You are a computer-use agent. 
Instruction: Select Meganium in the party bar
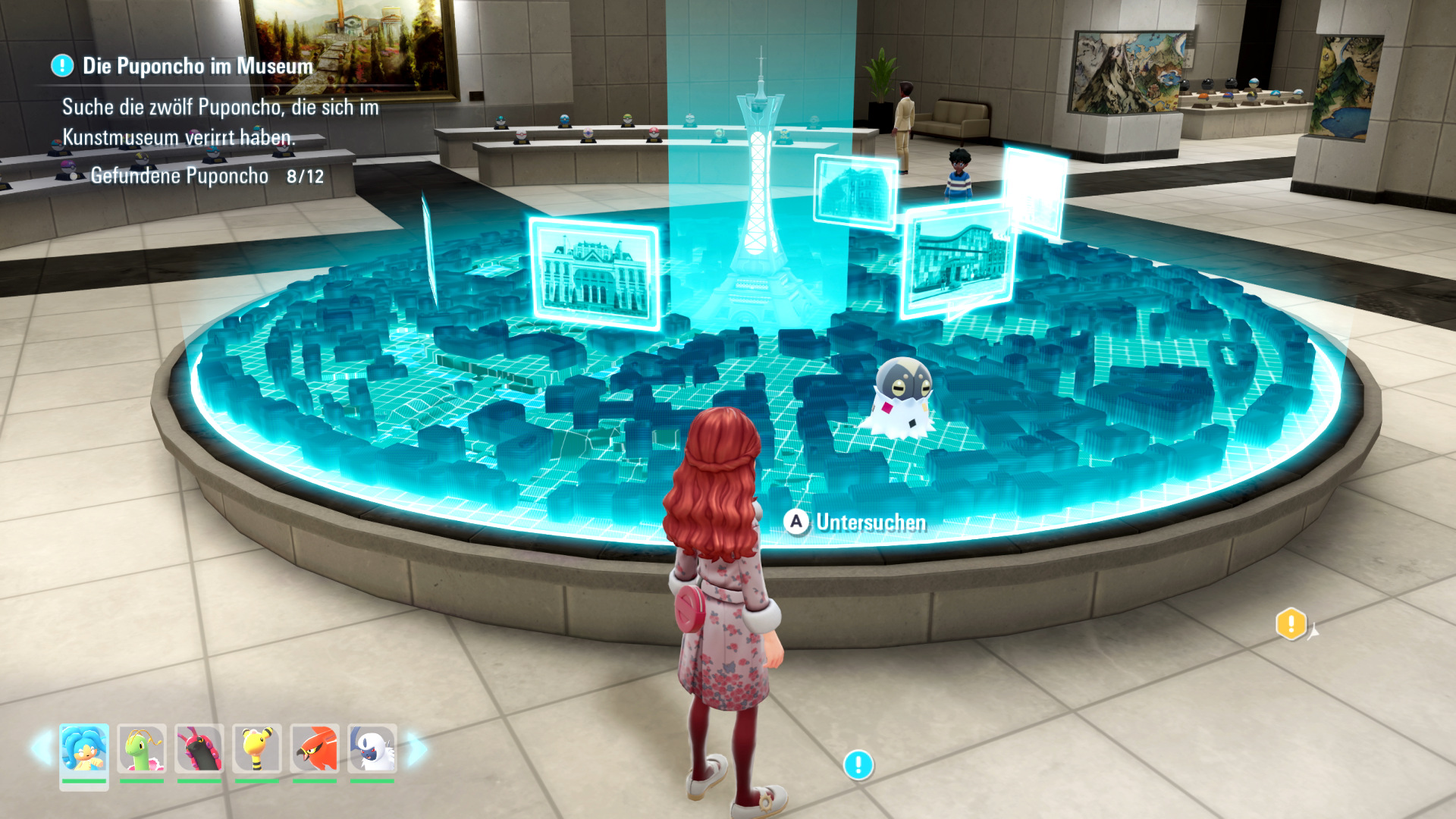tap(142, 748)
